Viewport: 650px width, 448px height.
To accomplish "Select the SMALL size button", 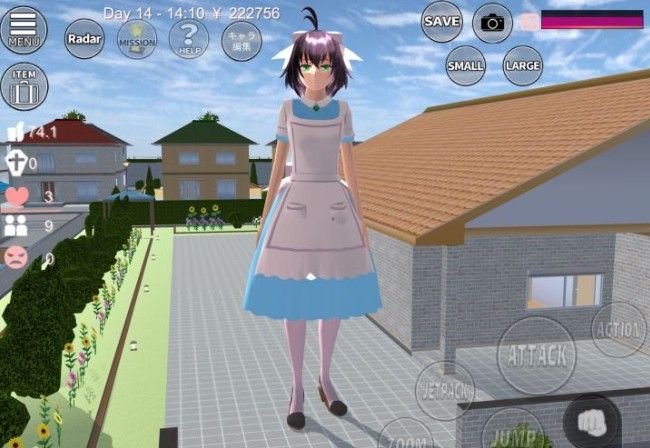I will [x=465, y=66].
